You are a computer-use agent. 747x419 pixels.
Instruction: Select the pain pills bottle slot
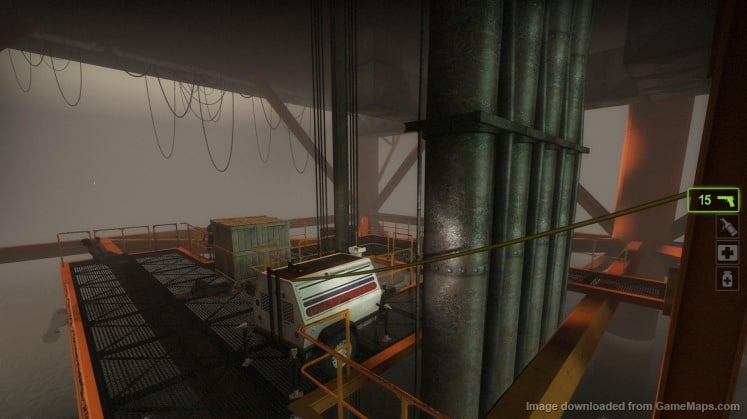pyautogui.click(x=727, y=279)
